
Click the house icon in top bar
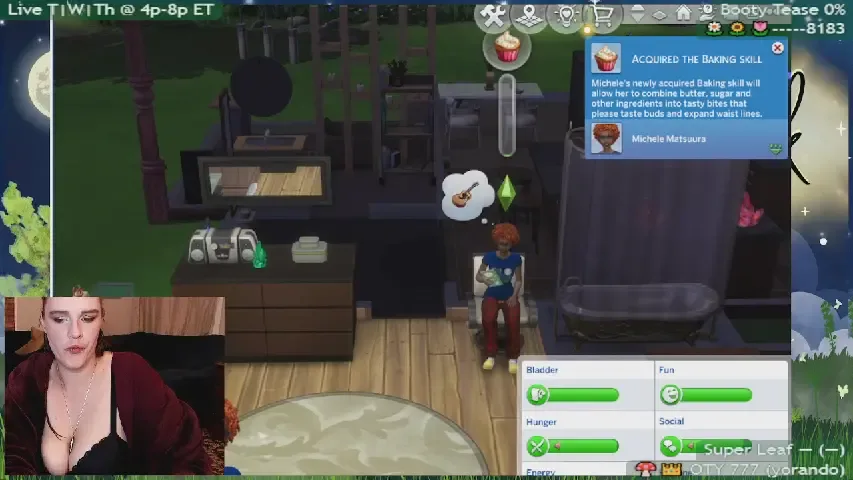684,13
